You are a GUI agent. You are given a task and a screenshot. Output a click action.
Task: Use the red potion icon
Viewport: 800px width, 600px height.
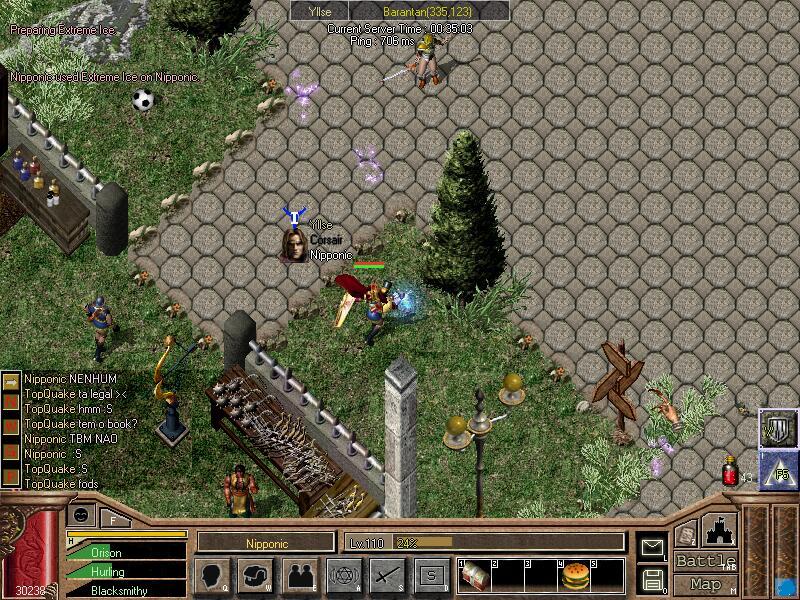point(731,471)
